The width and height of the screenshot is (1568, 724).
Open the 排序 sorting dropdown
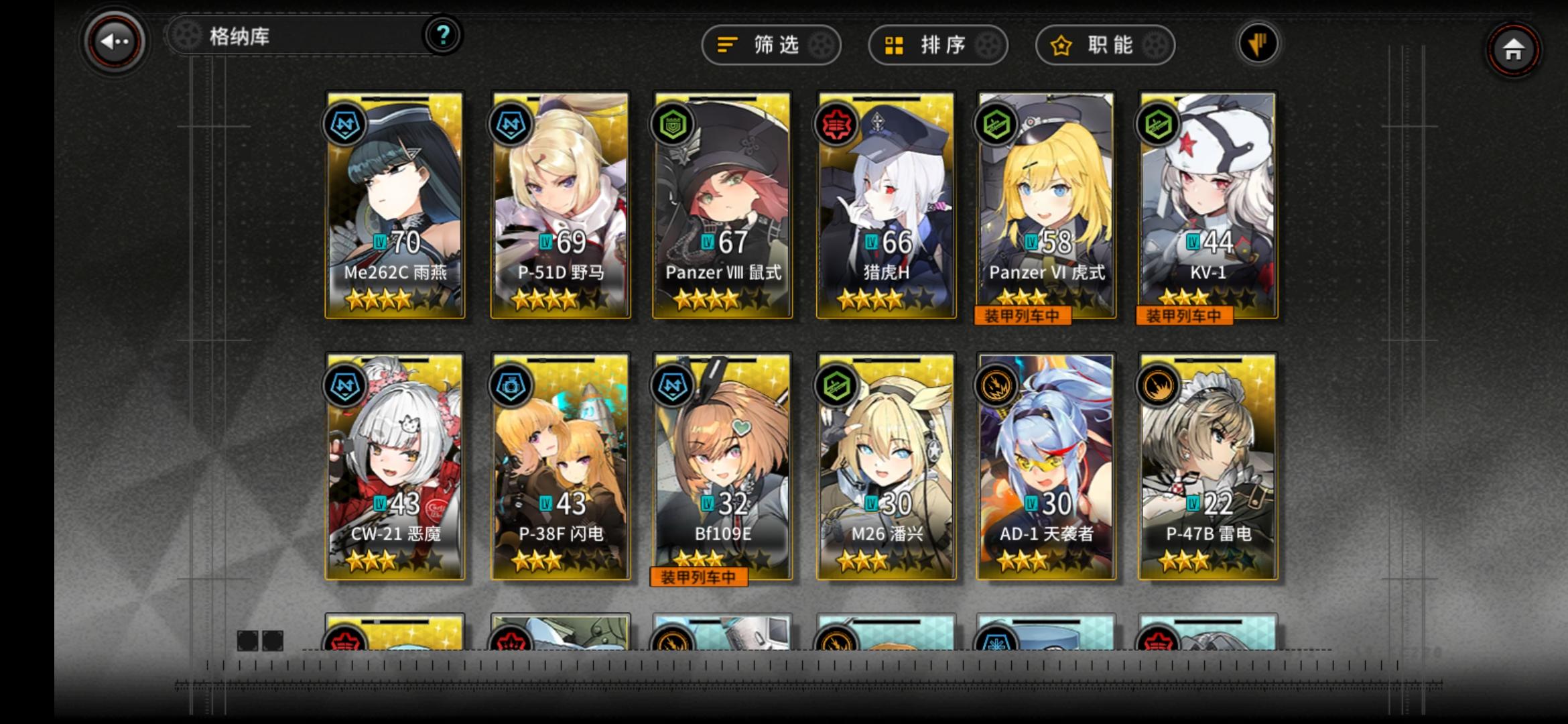point(937,45)
